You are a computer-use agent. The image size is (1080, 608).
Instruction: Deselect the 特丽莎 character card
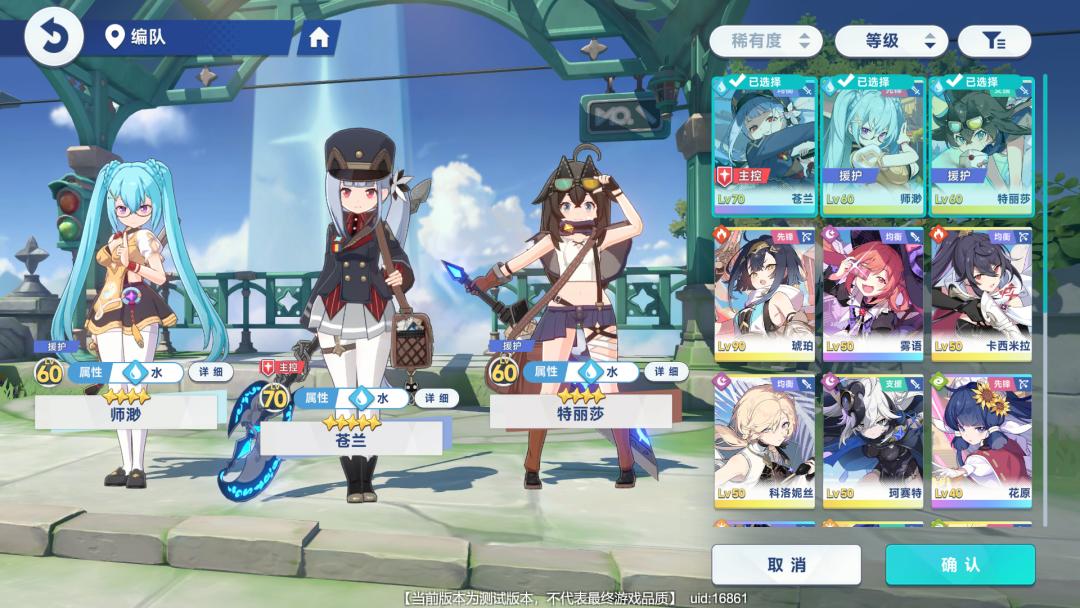[981, 146]
